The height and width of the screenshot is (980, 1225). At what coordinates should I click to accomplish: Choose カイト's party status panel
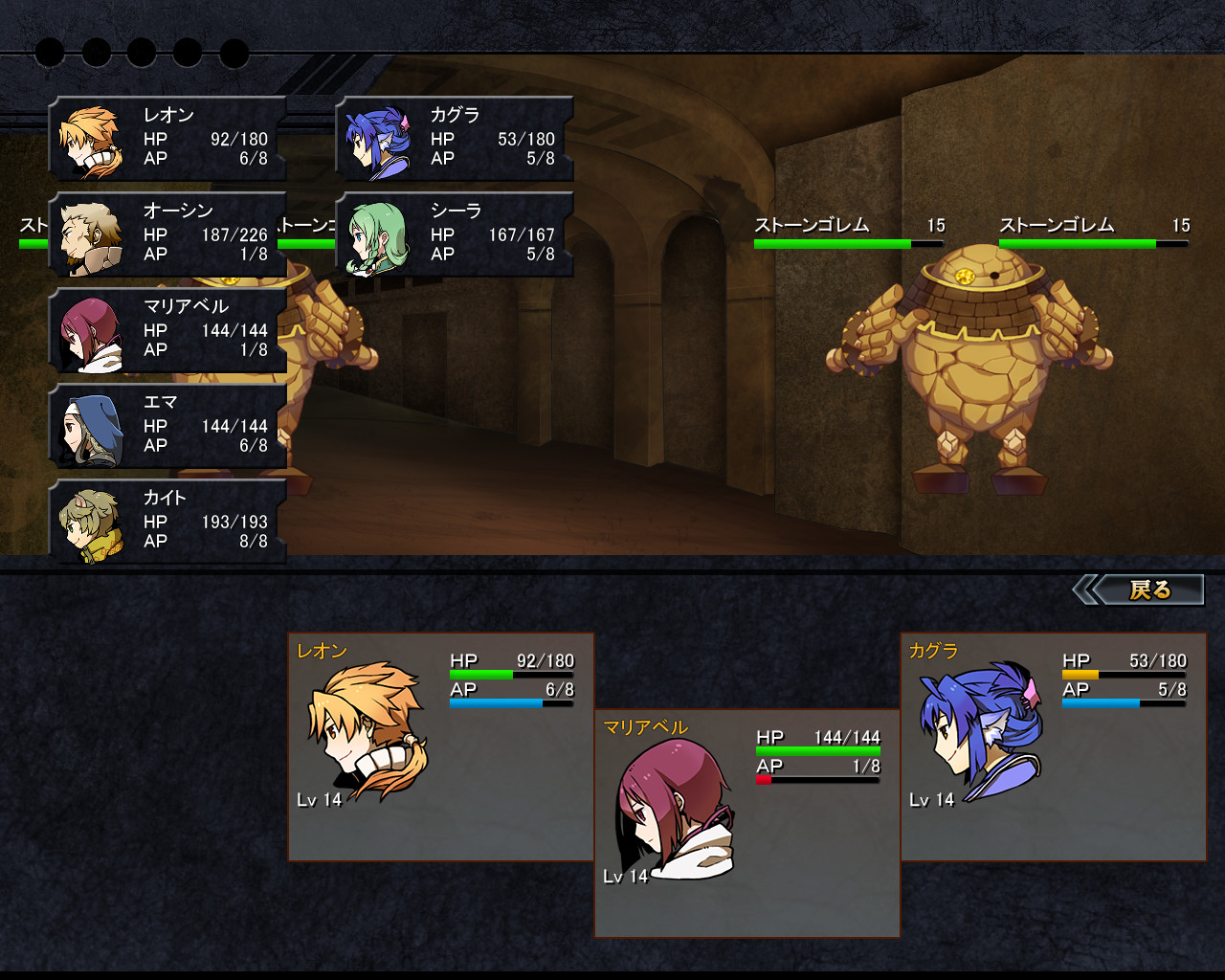click(168, 522)
